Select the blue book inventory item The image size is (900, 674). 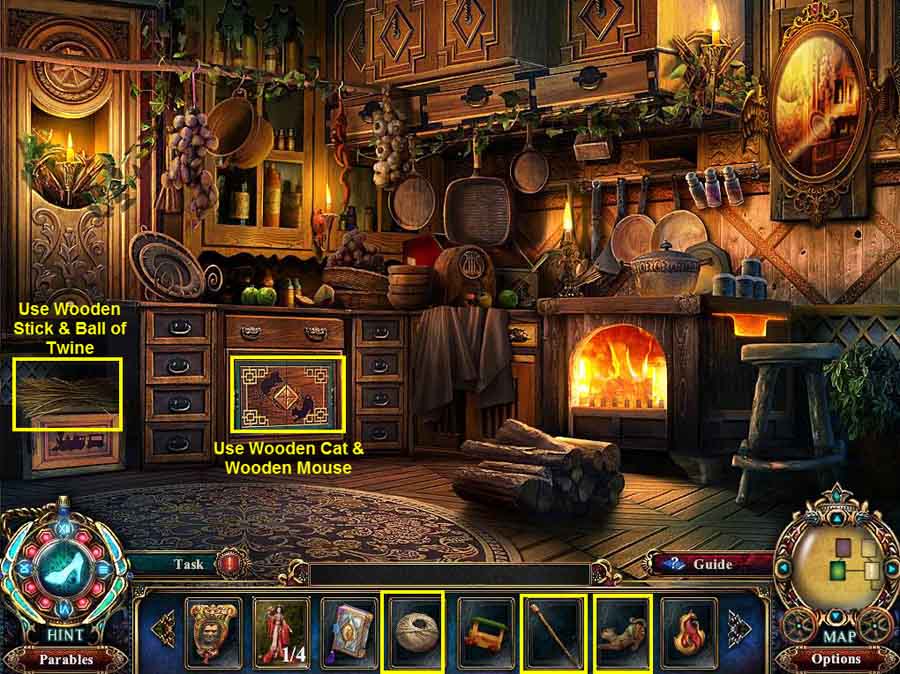click(x=349, y=632)
